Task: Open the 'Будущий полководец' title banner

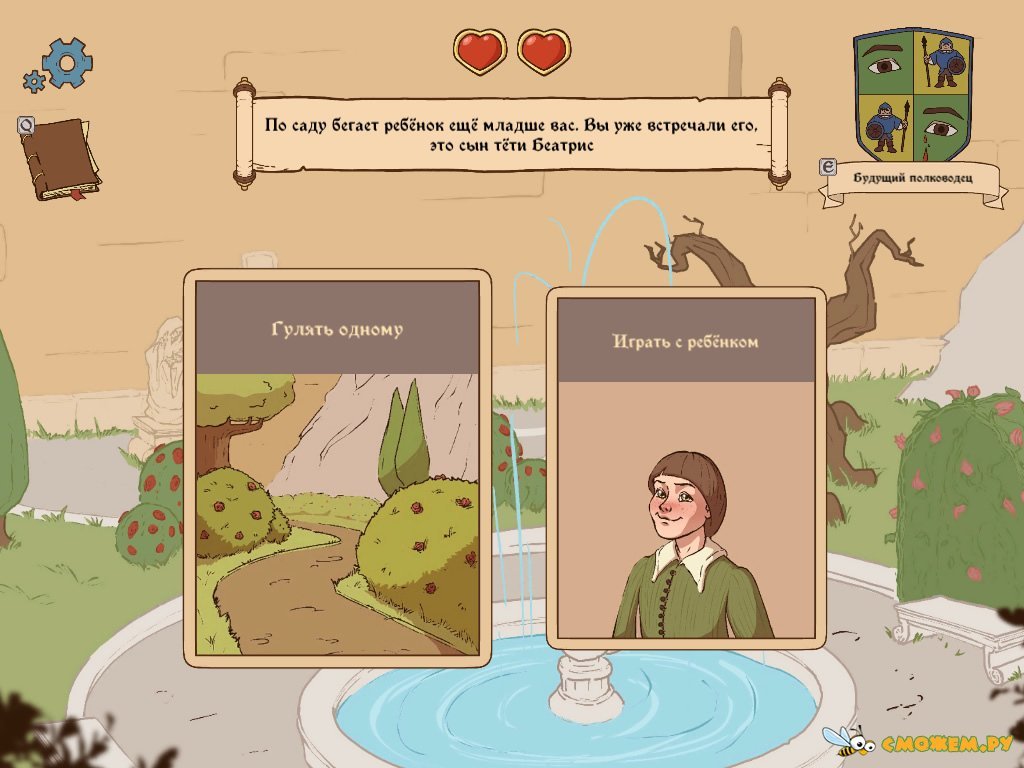Action: click(911, 181)
